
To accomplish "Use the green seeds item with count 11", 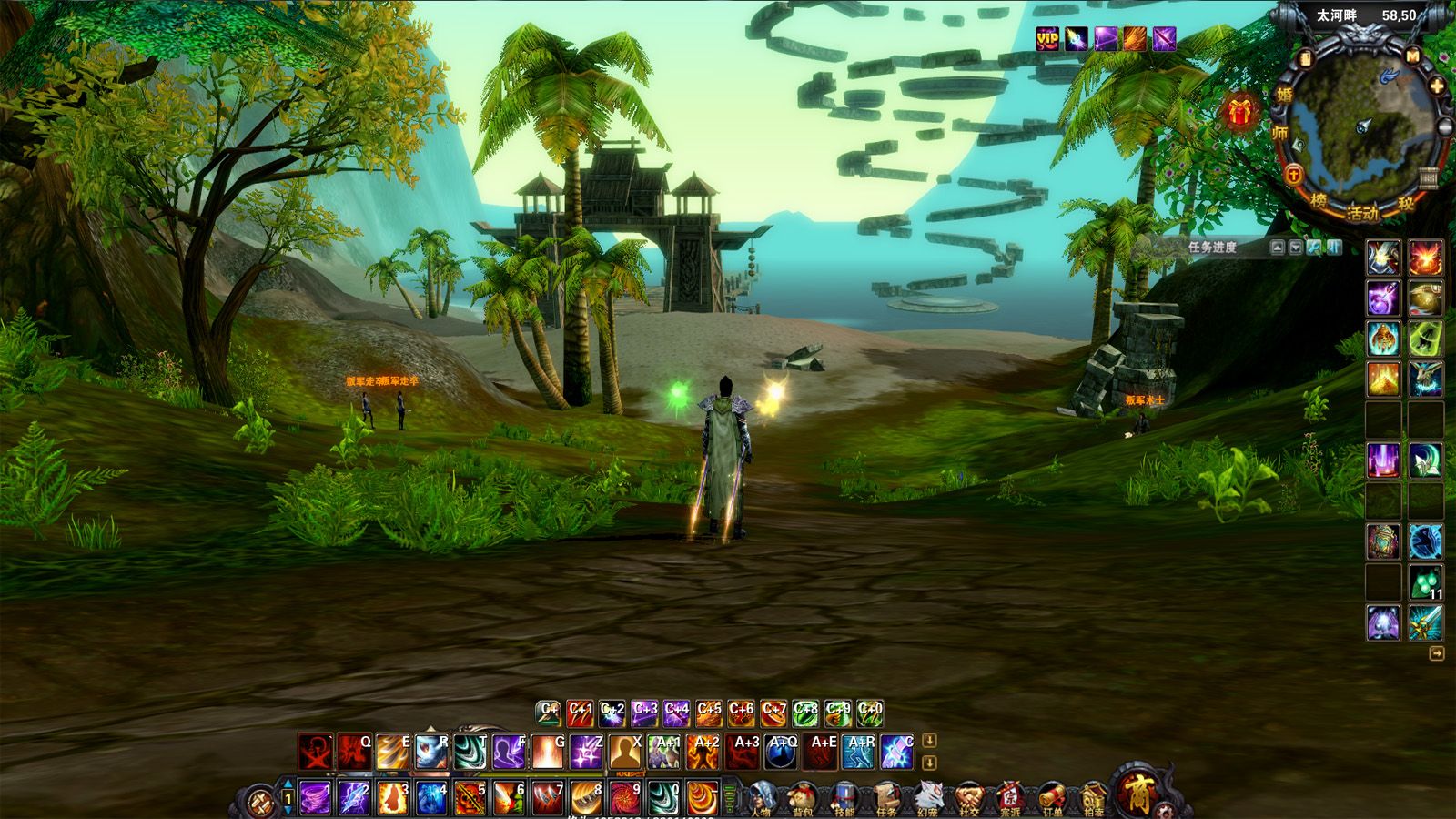I will pyautogui.click(x=1425, y=582).
